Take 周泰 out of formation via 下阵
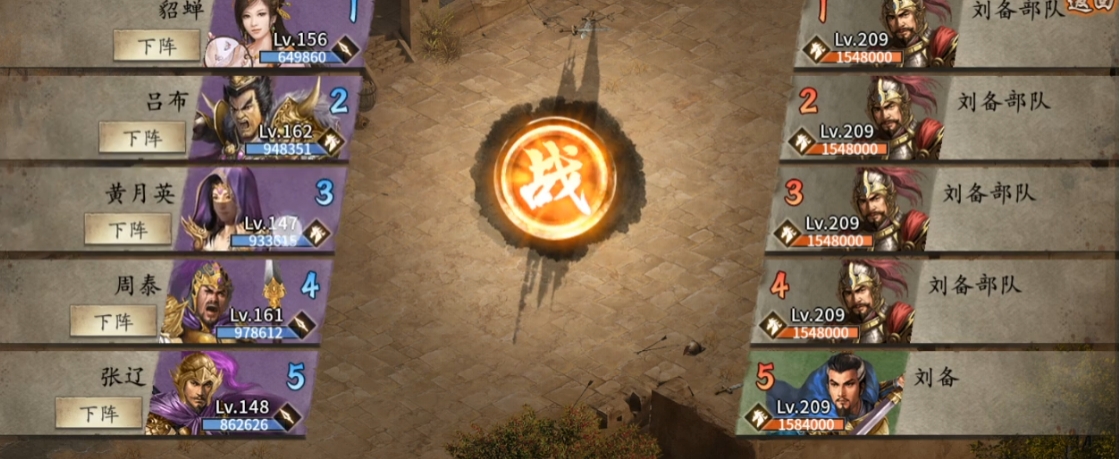1119x459 pixels. pyautogui.click(x=113, y=321)
